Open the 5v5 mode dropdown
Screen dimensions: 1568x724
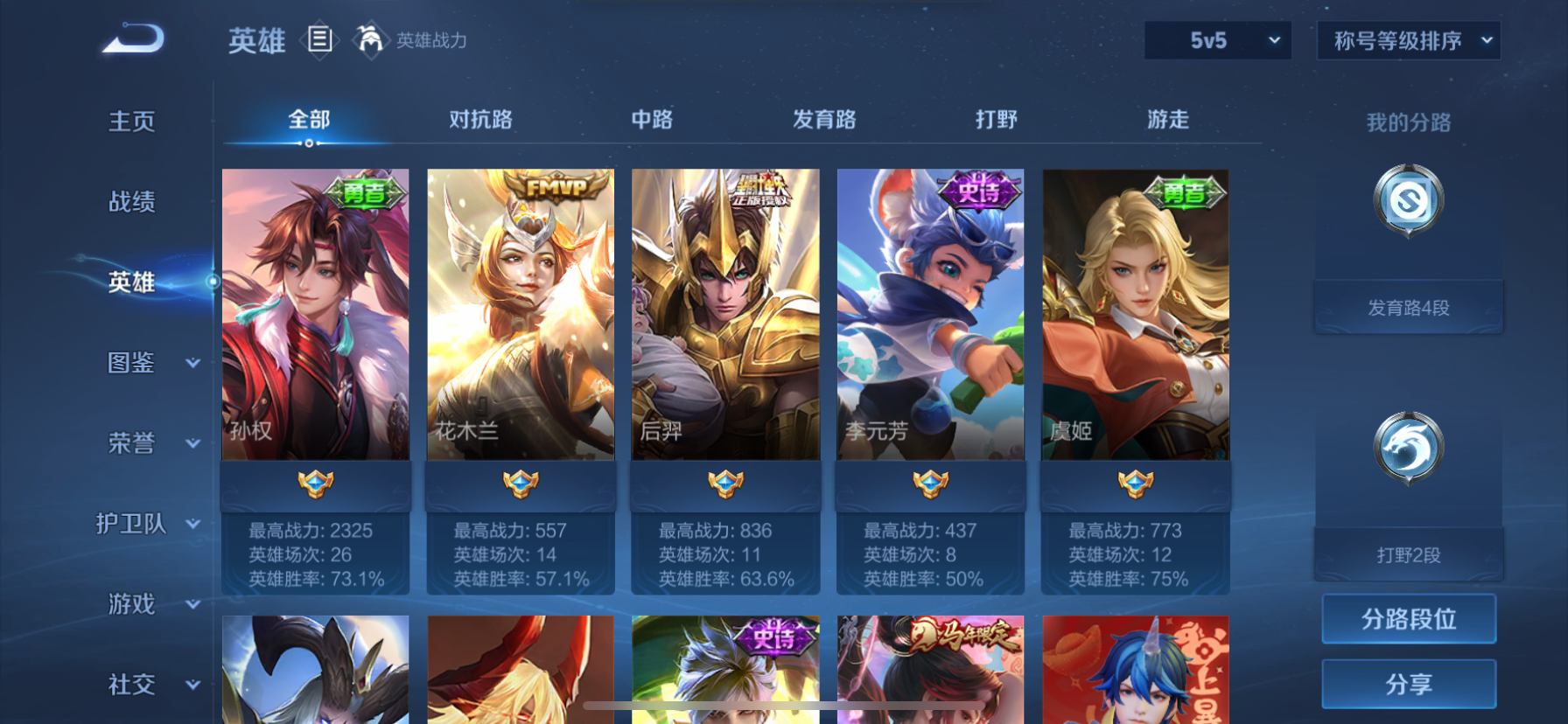(1217, 40)
